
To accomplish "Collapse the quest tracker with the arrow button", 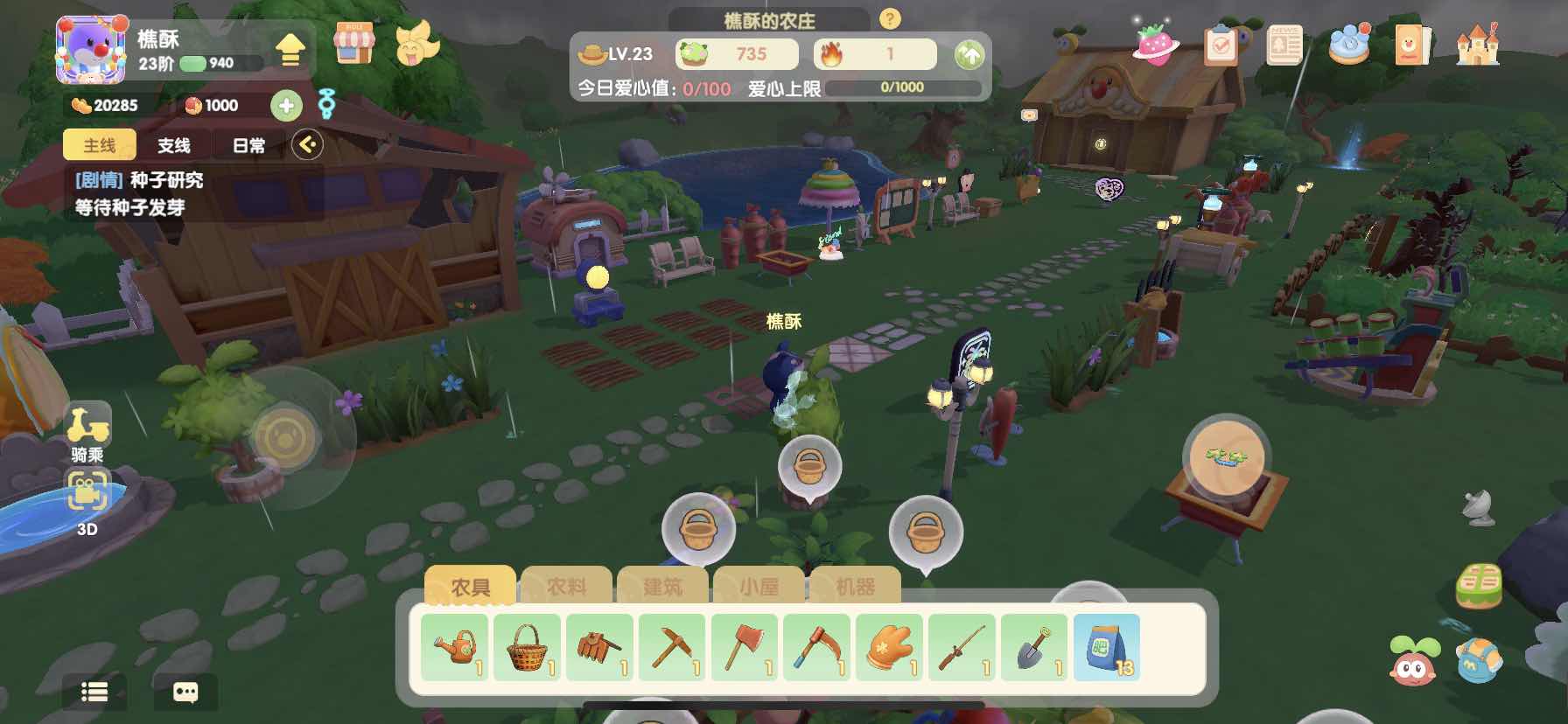I will coord(307,144).
